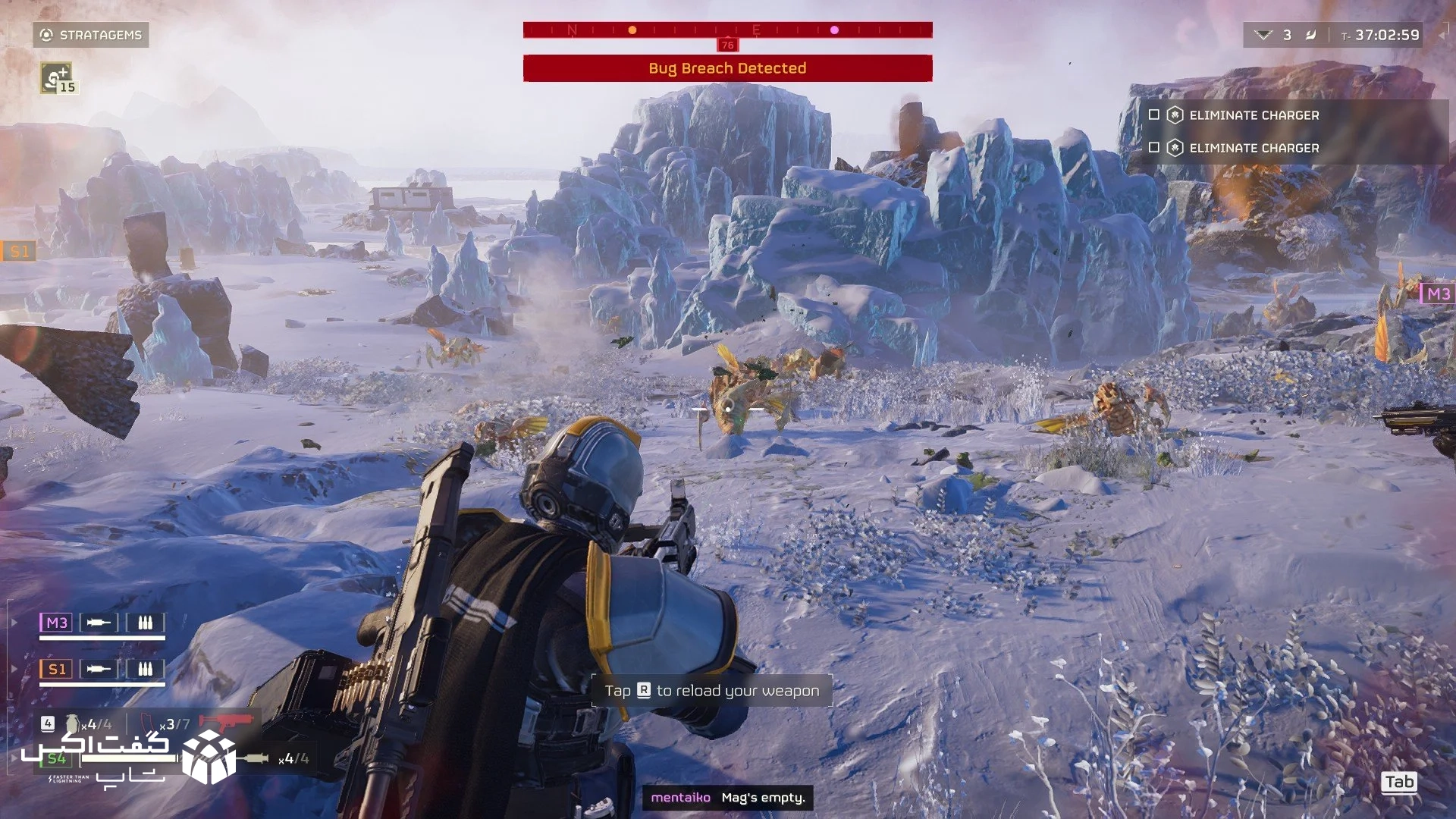Image resolution: width=1456 pixels, height=819 pixels.
Task: Click S1's ammo bullets icon in squad list
Action: tap(145, 669)
